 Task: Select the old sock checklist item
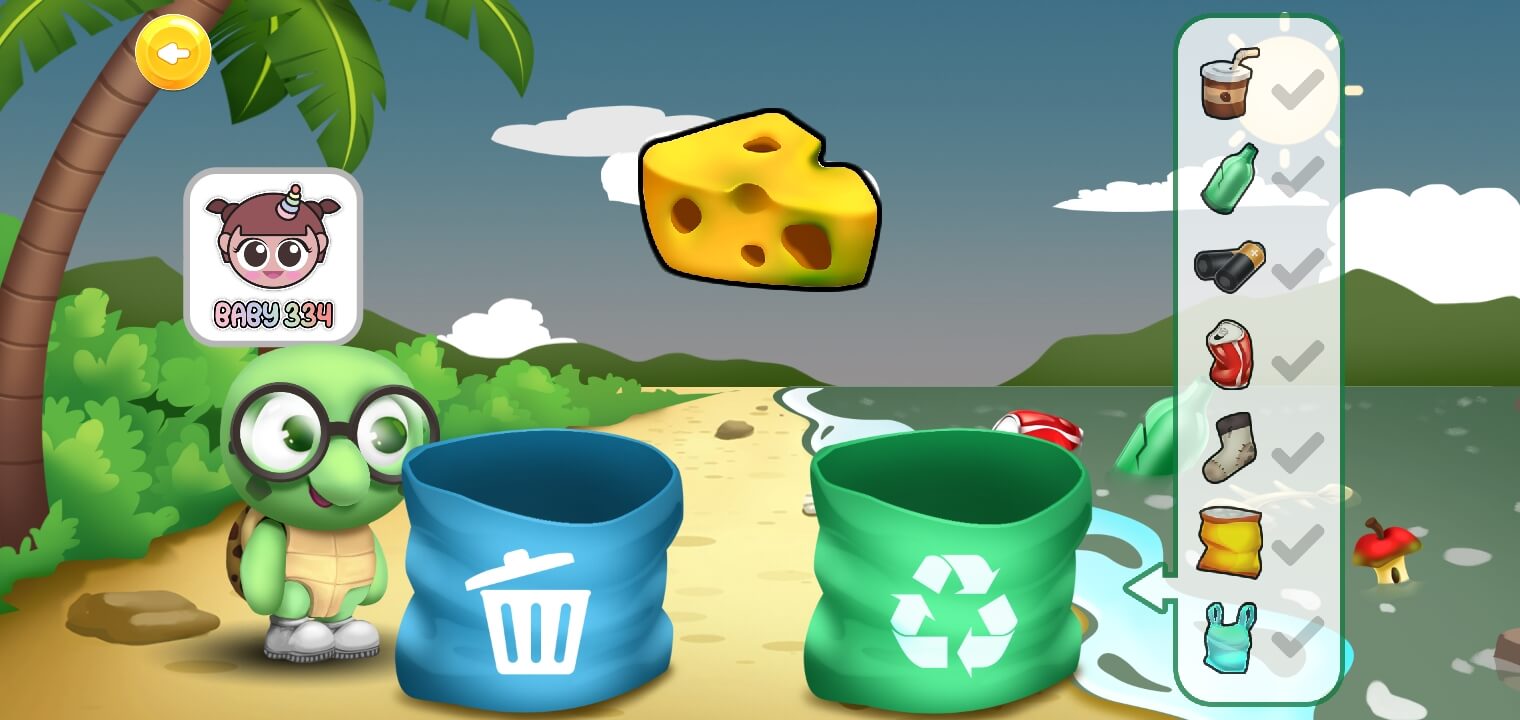pos(1229,447)
